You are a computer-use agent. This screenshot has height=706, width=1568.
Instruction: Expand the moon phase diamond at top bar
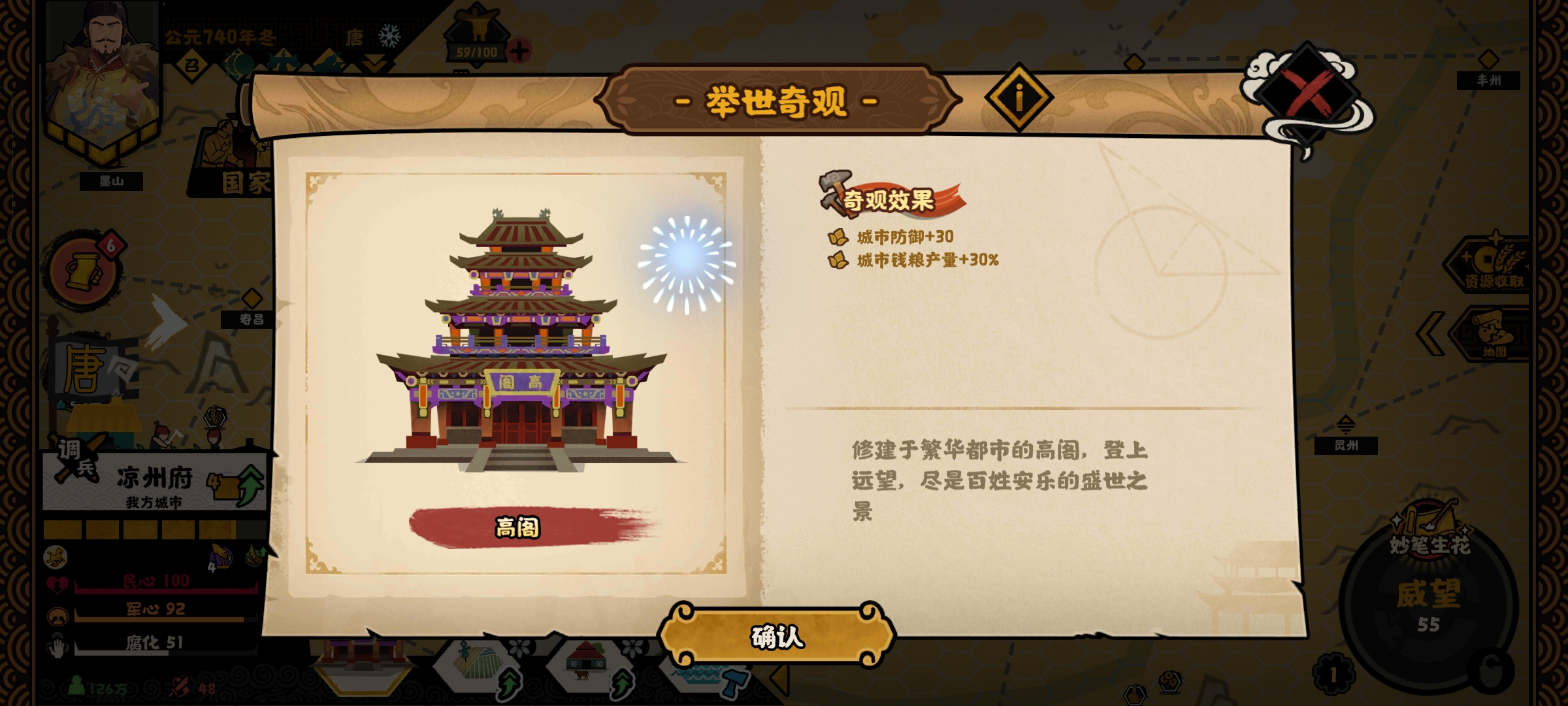pos(238,64)
